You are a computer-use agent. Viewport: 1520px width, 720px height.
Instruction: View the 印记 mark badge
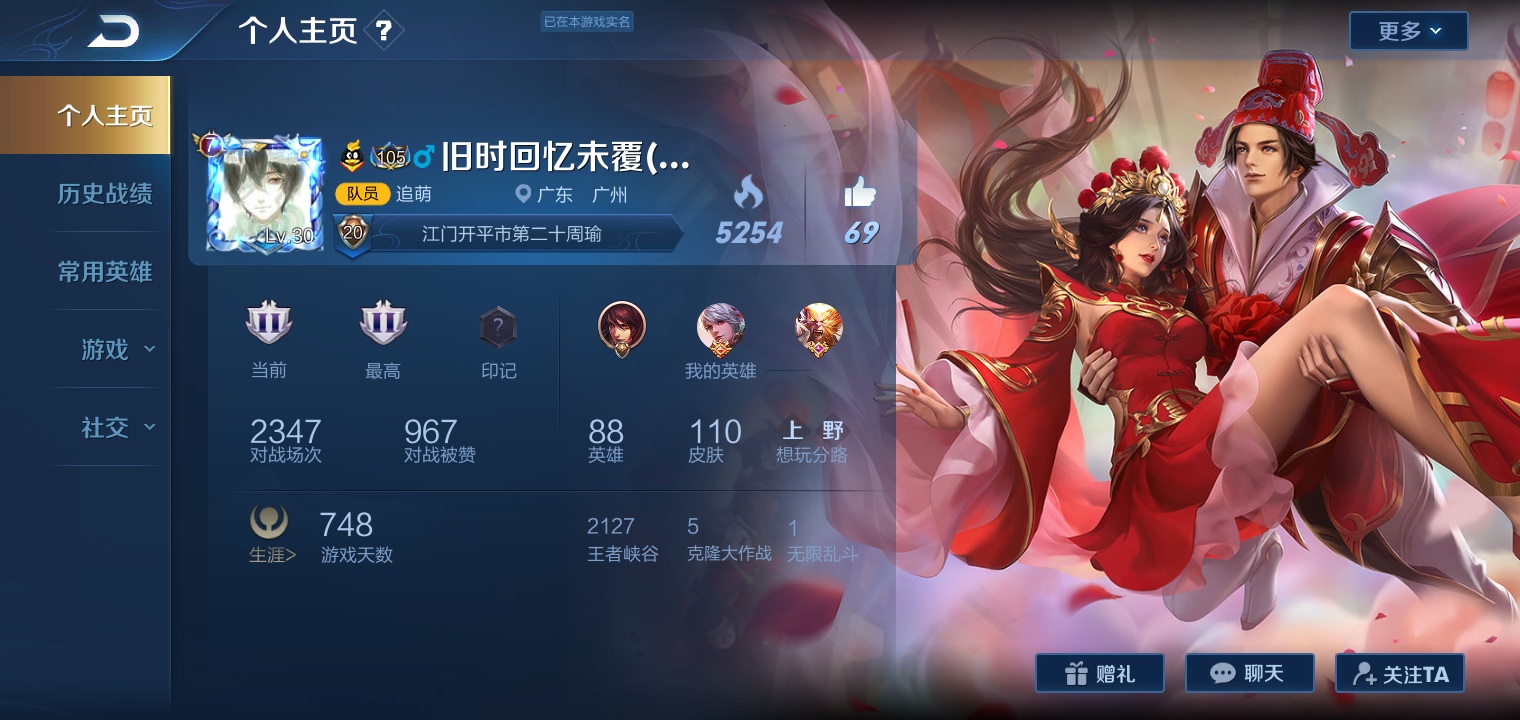[x=497, y=327]
